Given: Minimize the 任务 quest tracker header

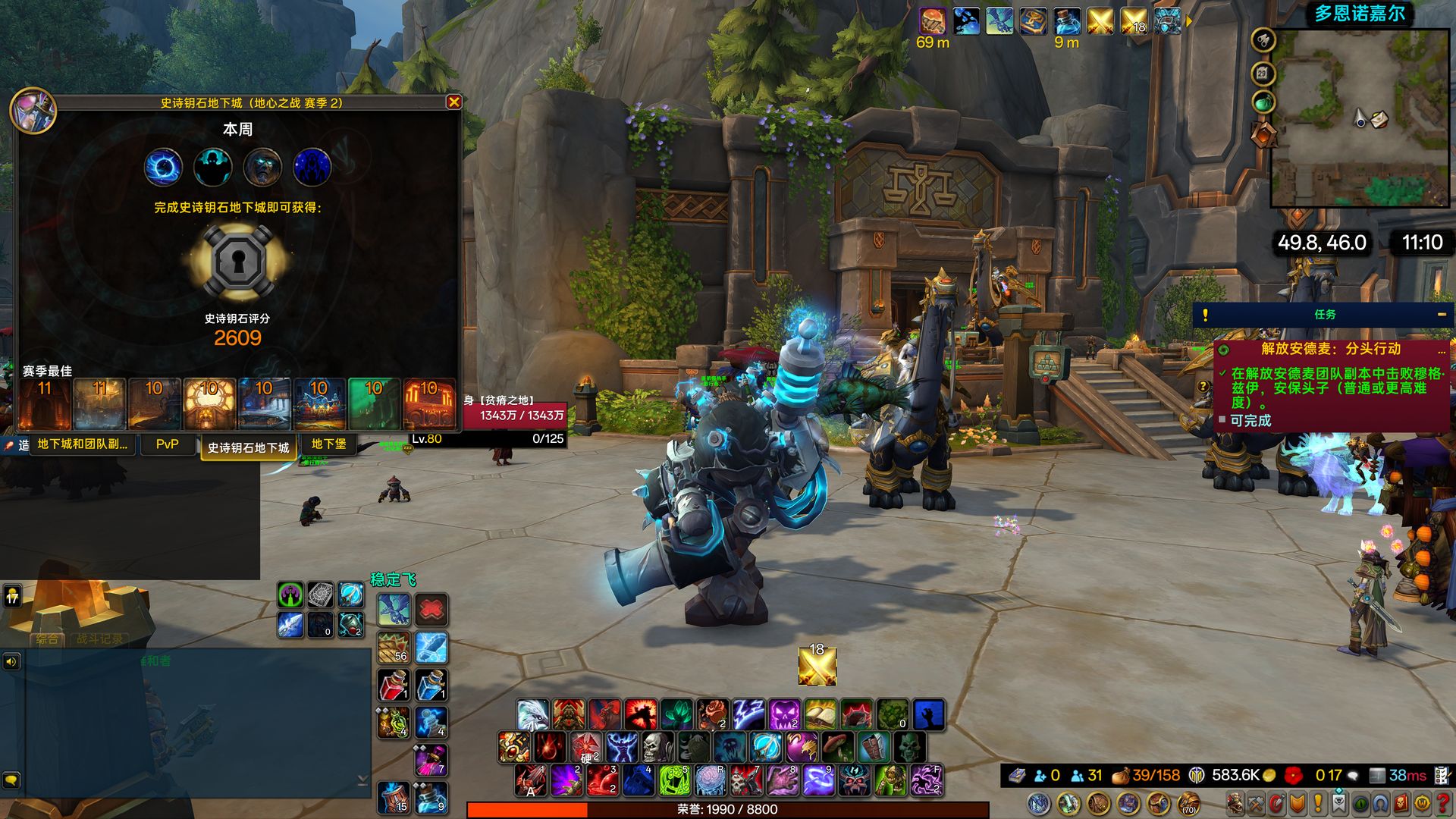Looking at the screenshot, I should click(1442, 315).
